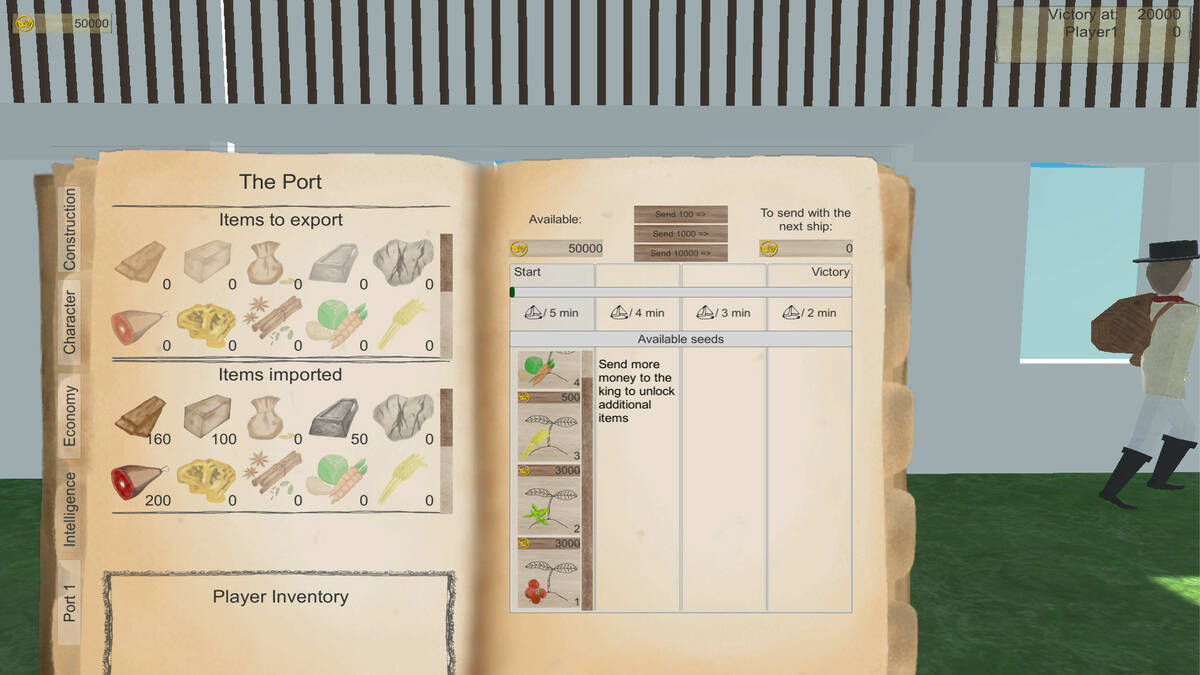The width and height of the screenshot is (1200, 675).
Task: Switch to the Character tab
Action: [70, 322]
